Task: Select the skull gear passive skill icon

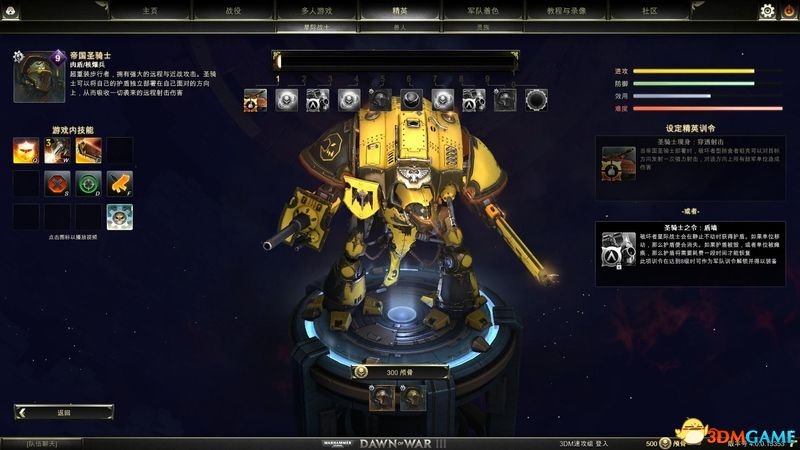Action: (x=120, y=216)
